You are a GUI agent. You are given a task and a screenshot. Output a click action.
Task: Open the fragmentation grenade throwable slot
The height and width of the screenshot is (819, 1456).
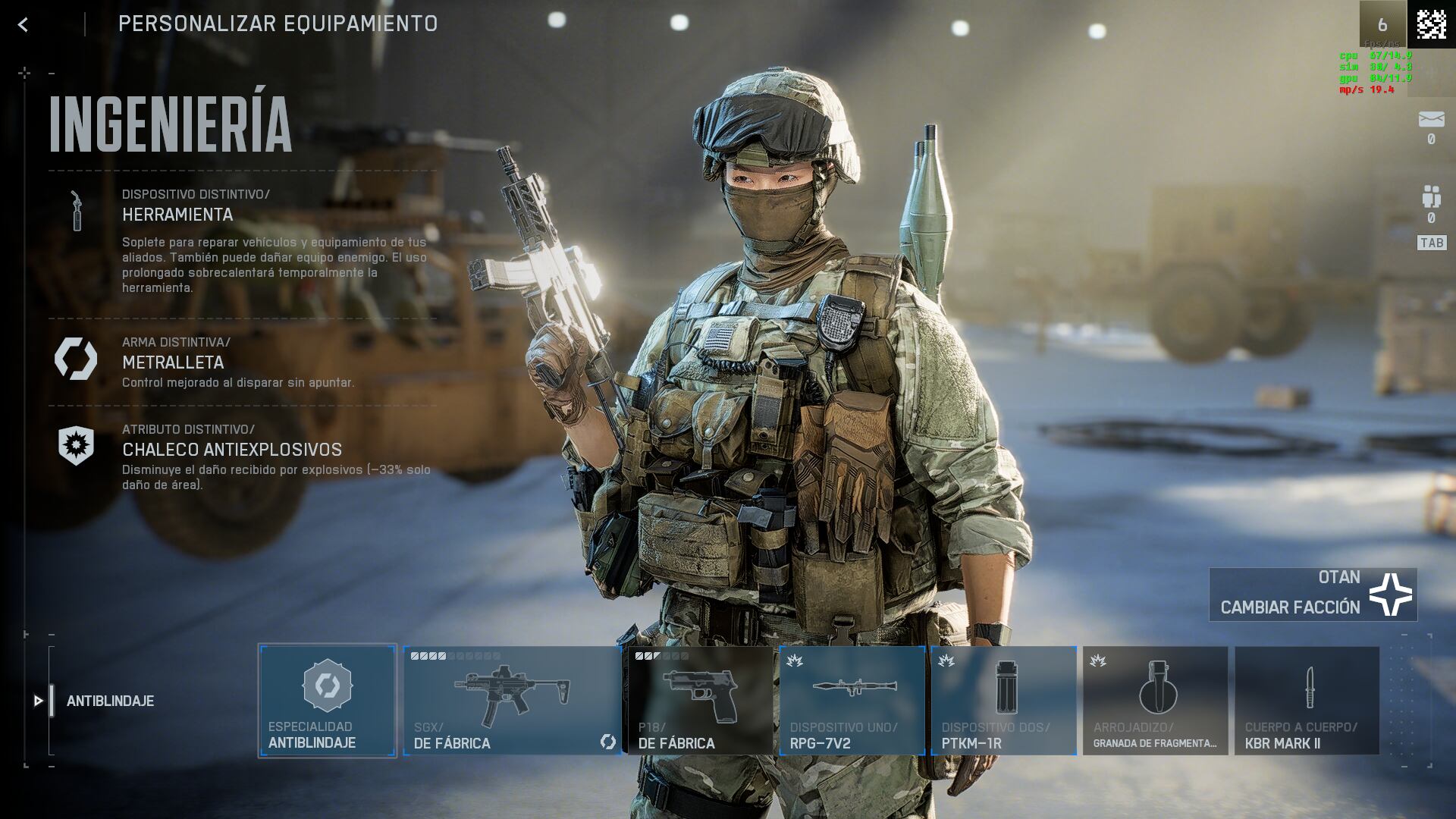(1155, 701)
